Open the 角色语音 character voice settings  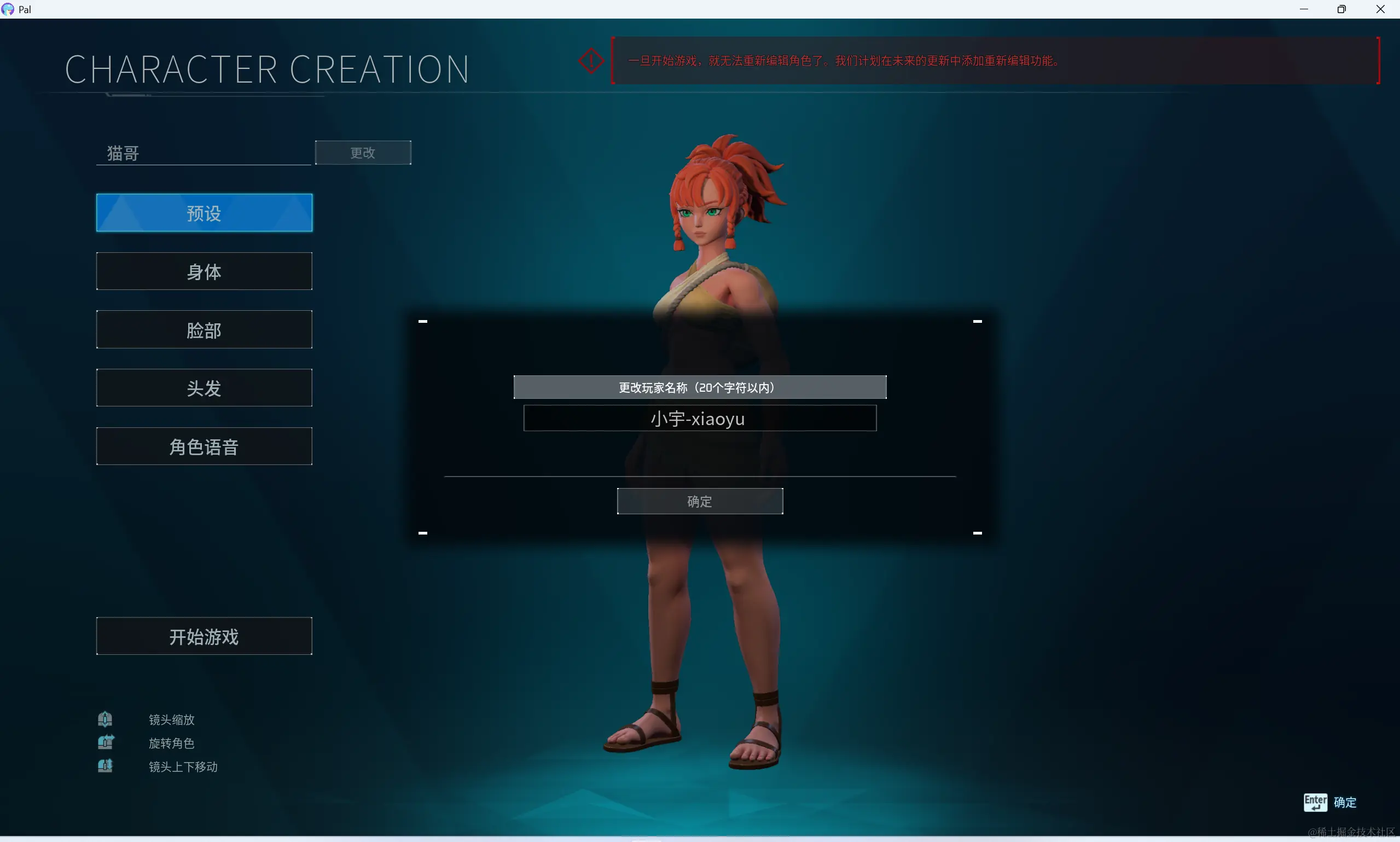tap(204, 446)
